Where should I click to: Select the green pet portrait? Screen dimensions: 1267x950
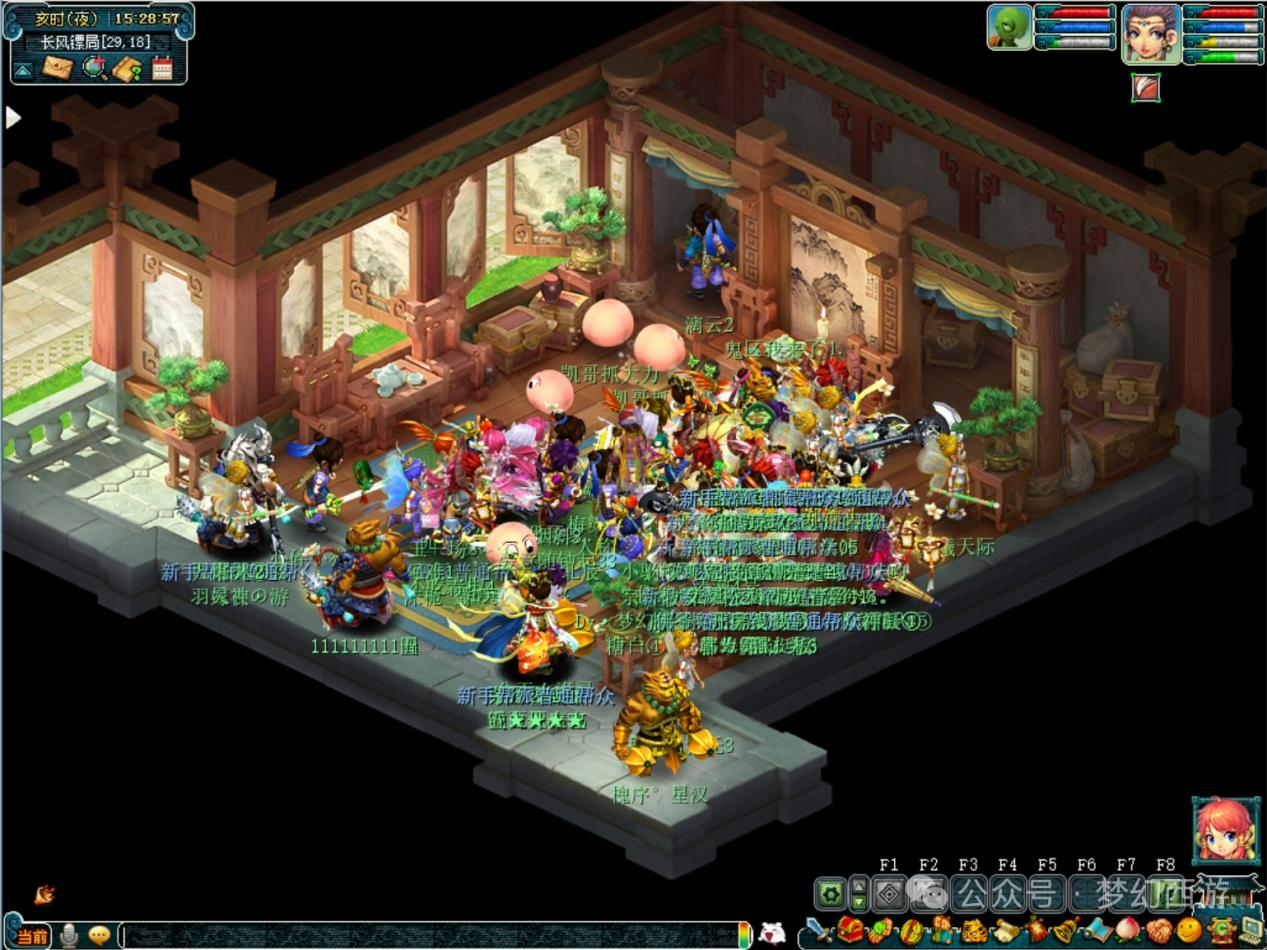[1009, 27]
